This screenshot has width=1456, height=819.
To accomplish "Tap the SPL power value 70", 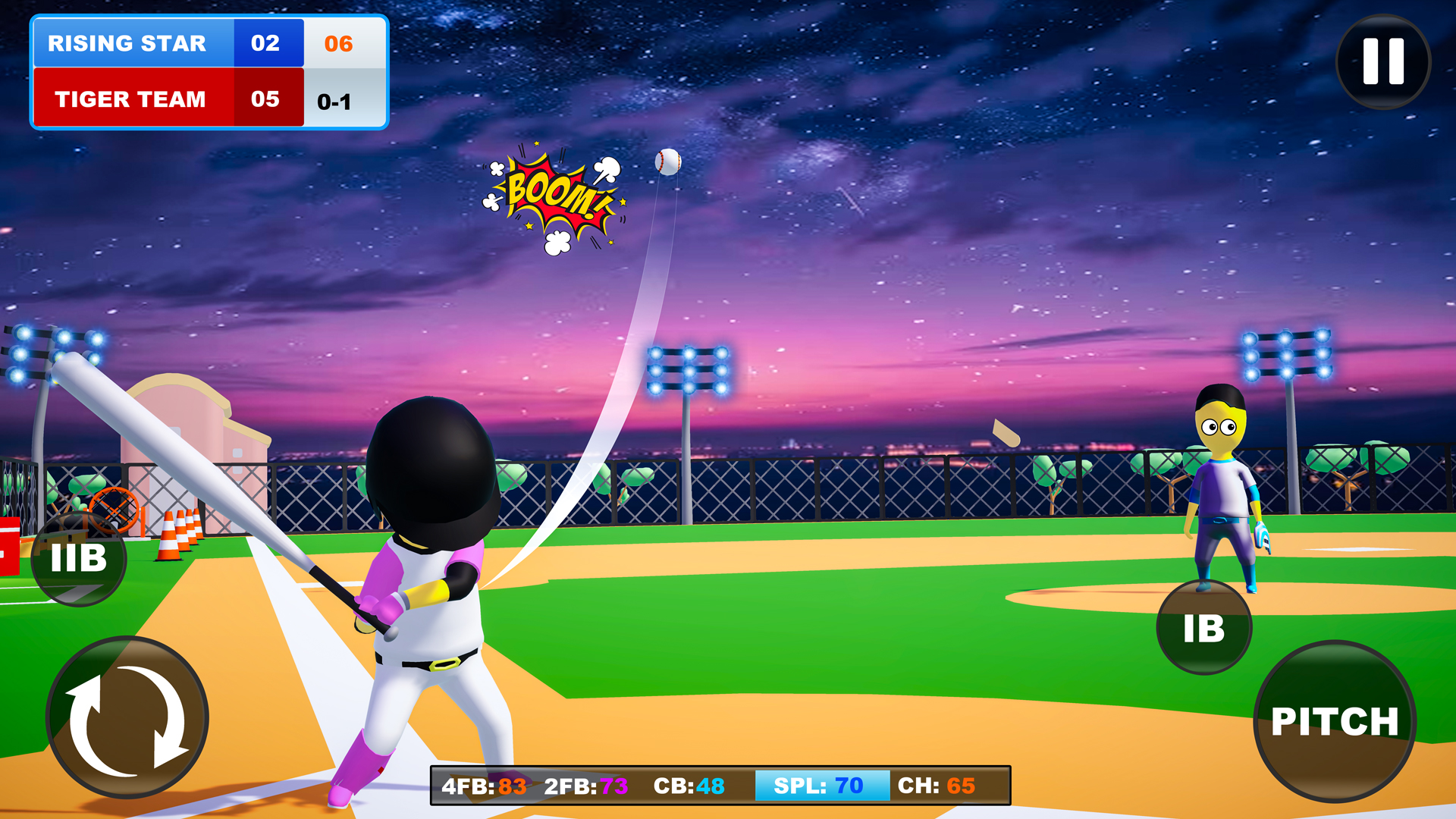I will (x=849, y=786).
